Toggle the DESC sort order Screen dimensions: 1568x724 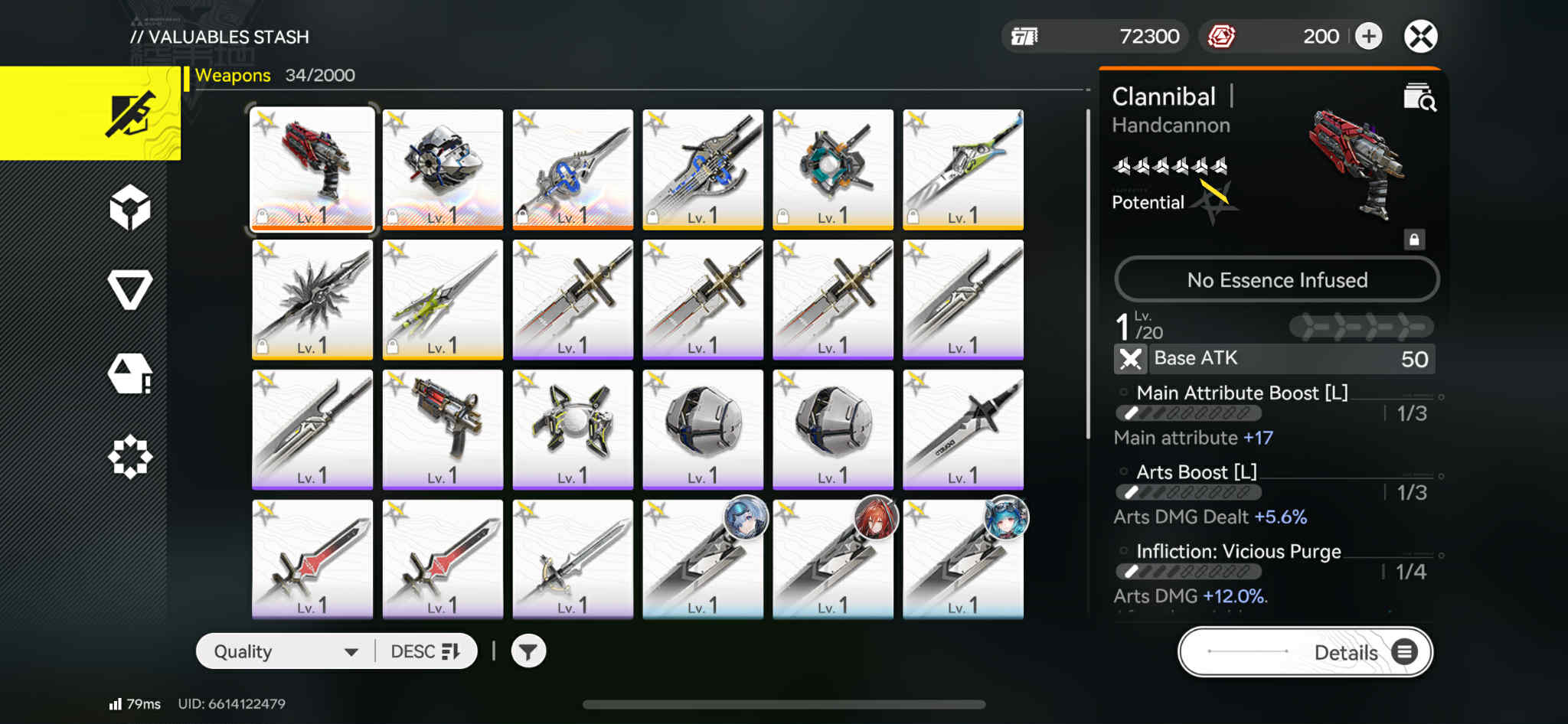tap(425, 652)
